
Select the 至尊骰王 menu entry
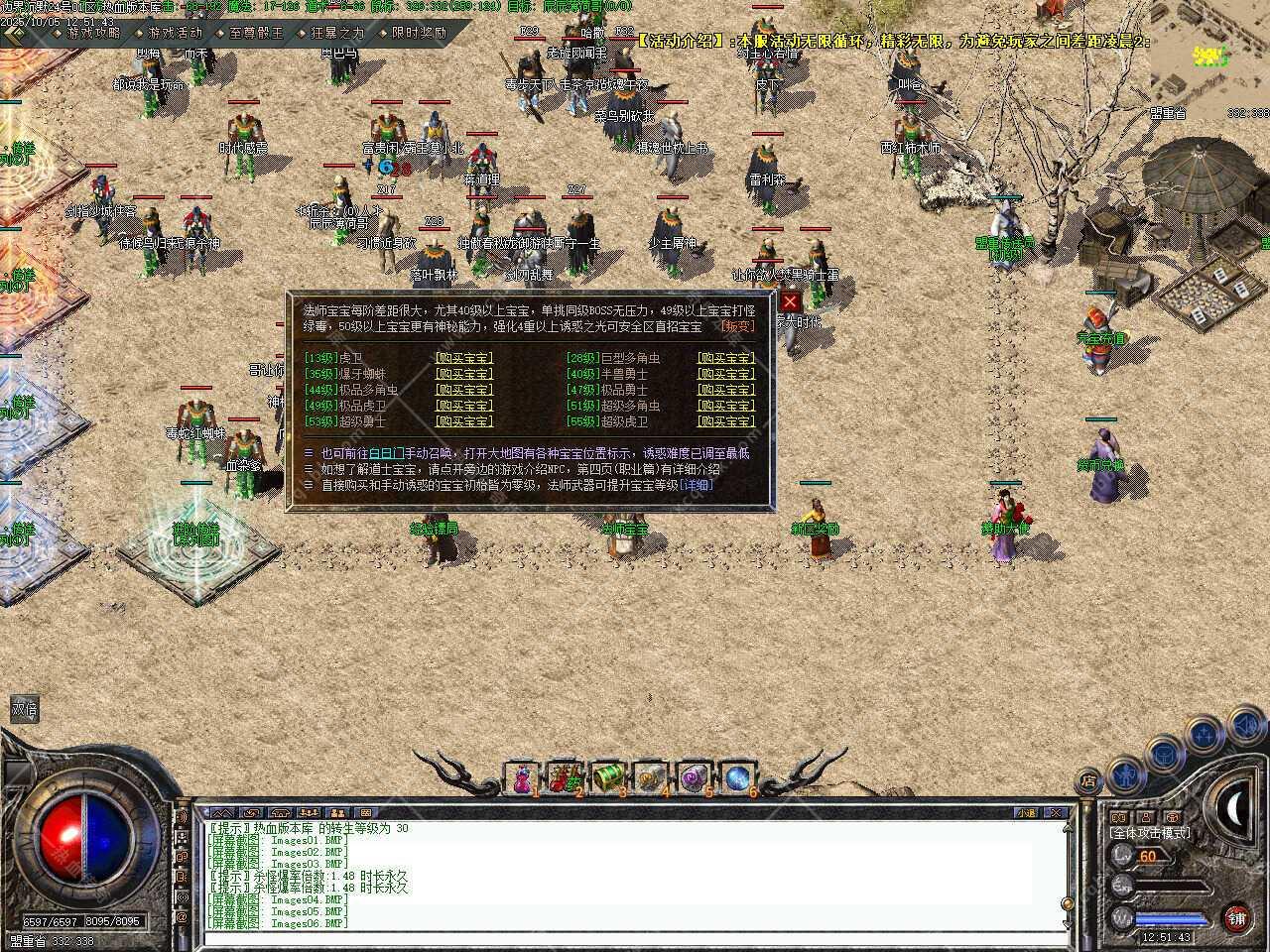click(x=256, y=32)
